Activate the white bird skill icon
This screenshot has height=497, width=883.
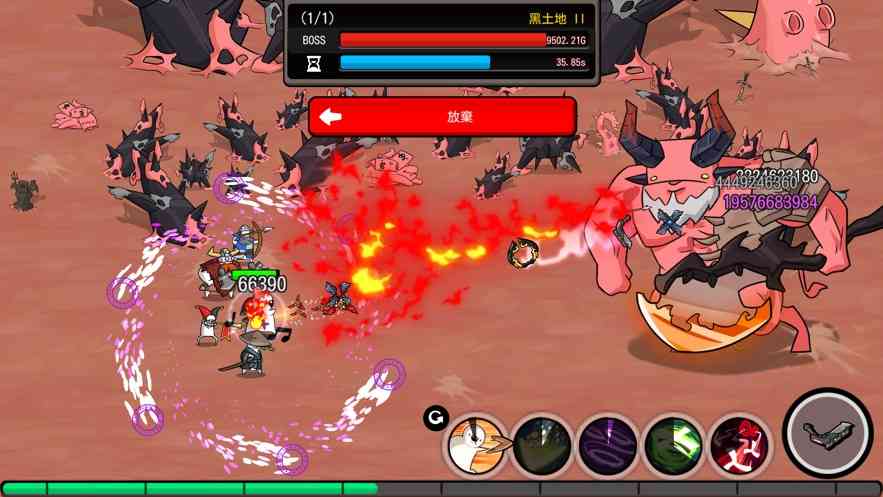point(476,444)
